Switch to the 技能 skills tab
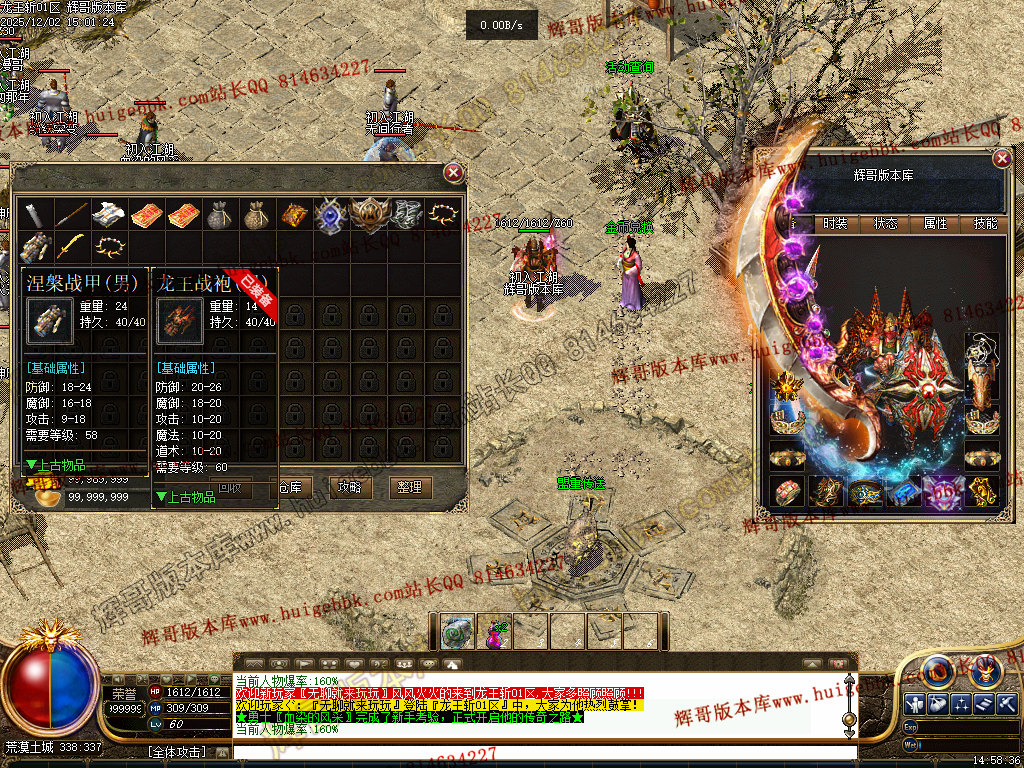Image resolution: width=1024 pixels, height=768 pixels. pyautogui.click(x=985, y=224)
